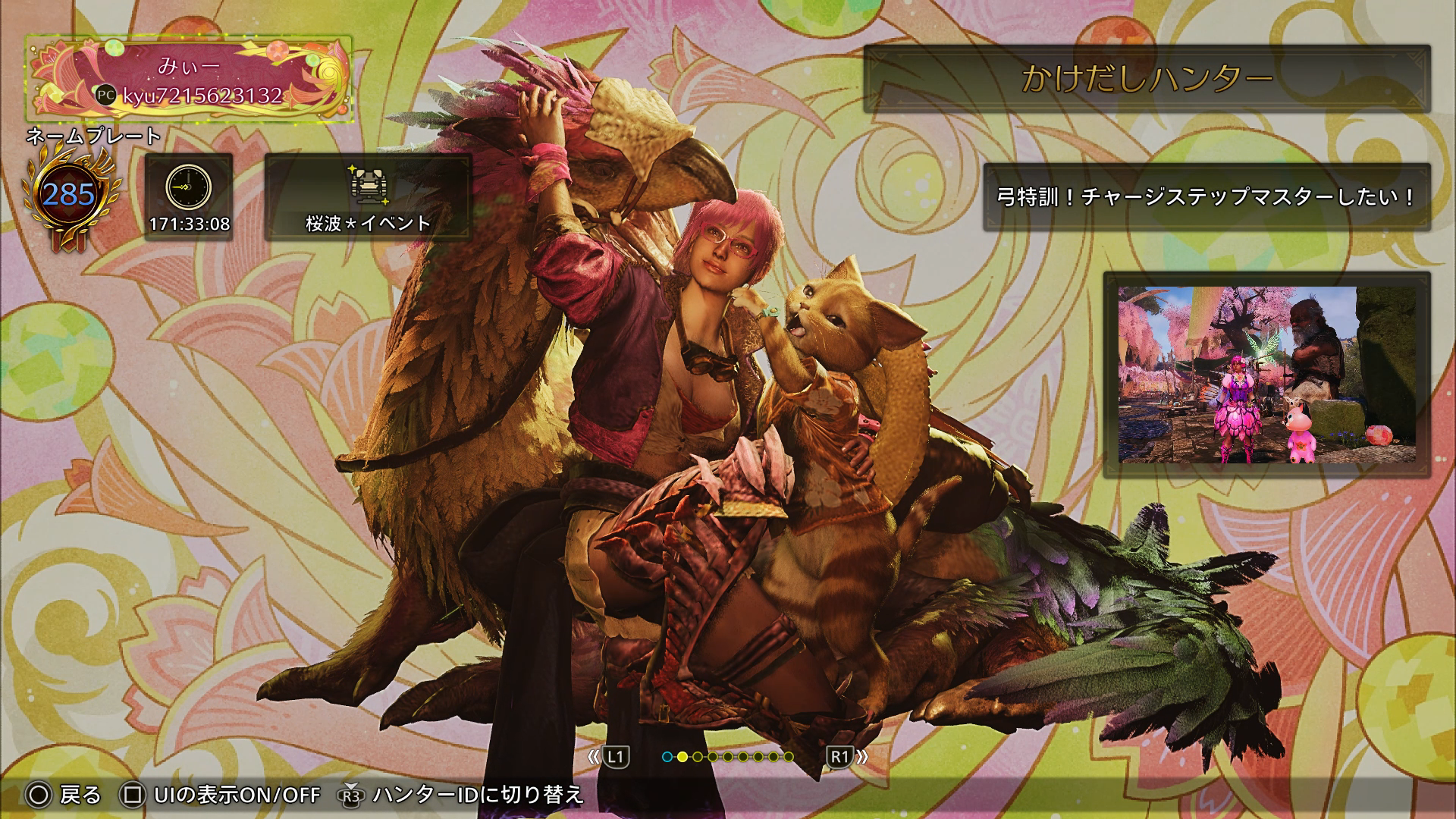Click the みぃー nameplate banner

click(x=190, y=79)
